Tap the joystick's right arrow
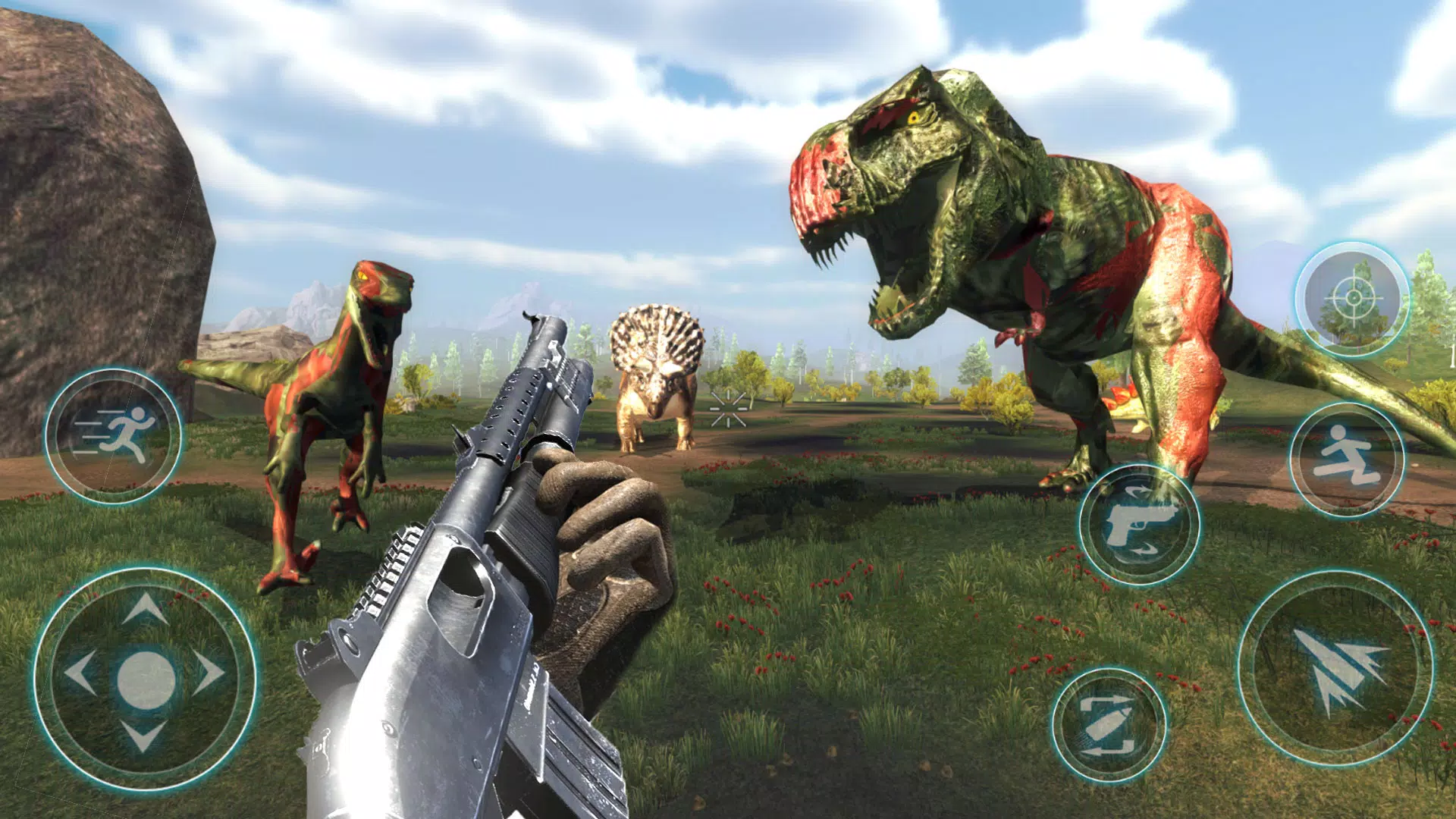This screenshot has width=1456, height=819. pyautogui.click(x=209, y=673)
